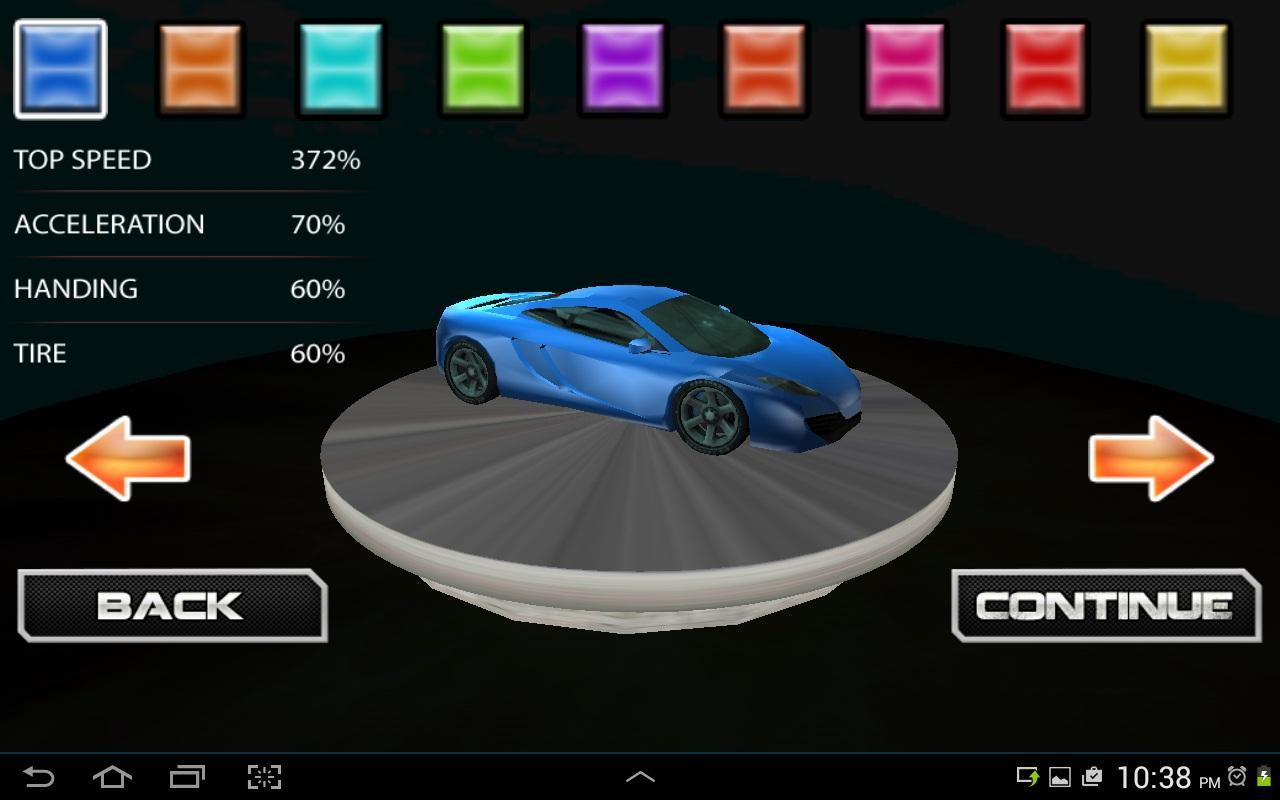The height and width of the screenshot is (800, 1280).
Task: Tap the gallery notification icon
Action: pyautogui.click(x=1060, y=777)
